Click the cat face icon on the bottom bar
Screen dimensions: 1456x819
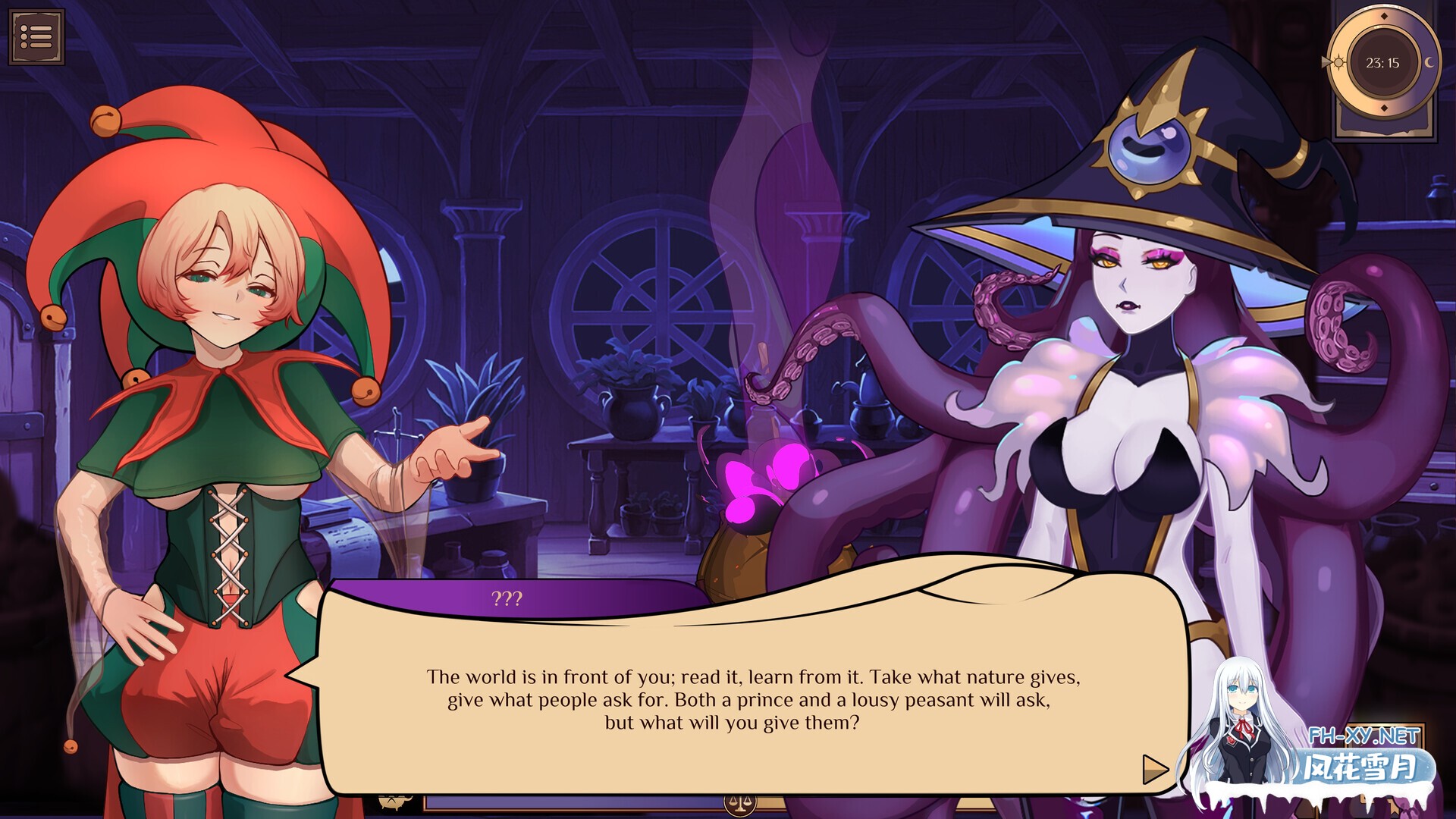tap(391, 803)
